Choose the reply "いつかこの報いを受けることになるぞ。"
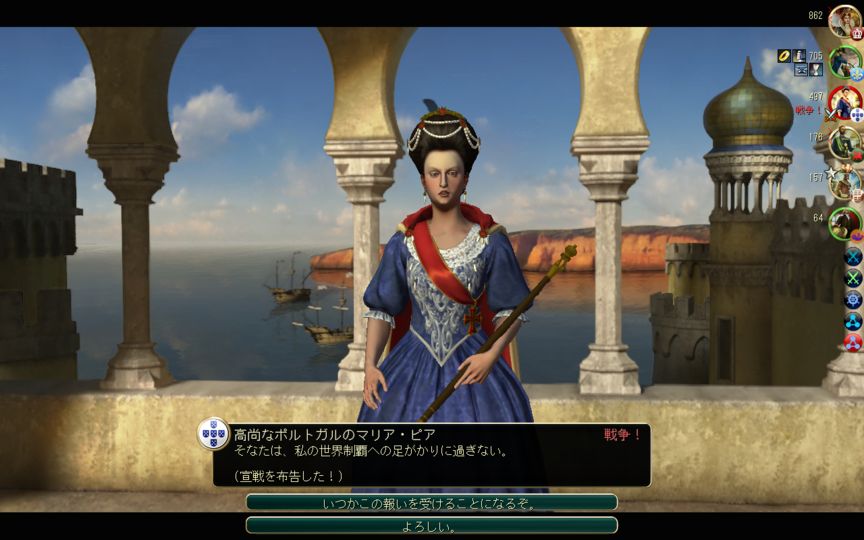Viewport: 864px width, 540px height. click(431, 503)
